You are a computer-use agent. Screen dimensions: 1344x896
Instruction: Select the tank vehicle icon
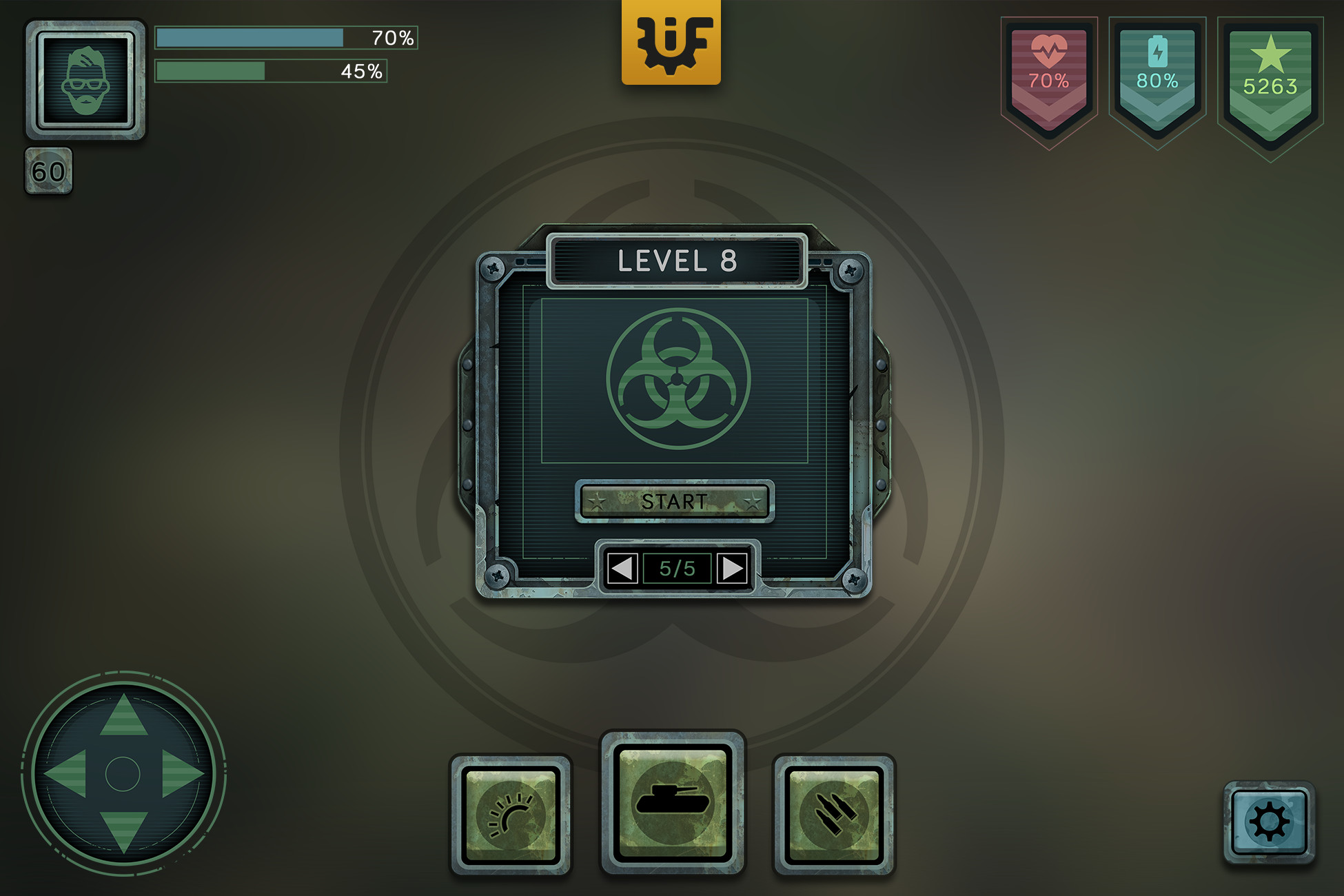click(x=672, y=800)
